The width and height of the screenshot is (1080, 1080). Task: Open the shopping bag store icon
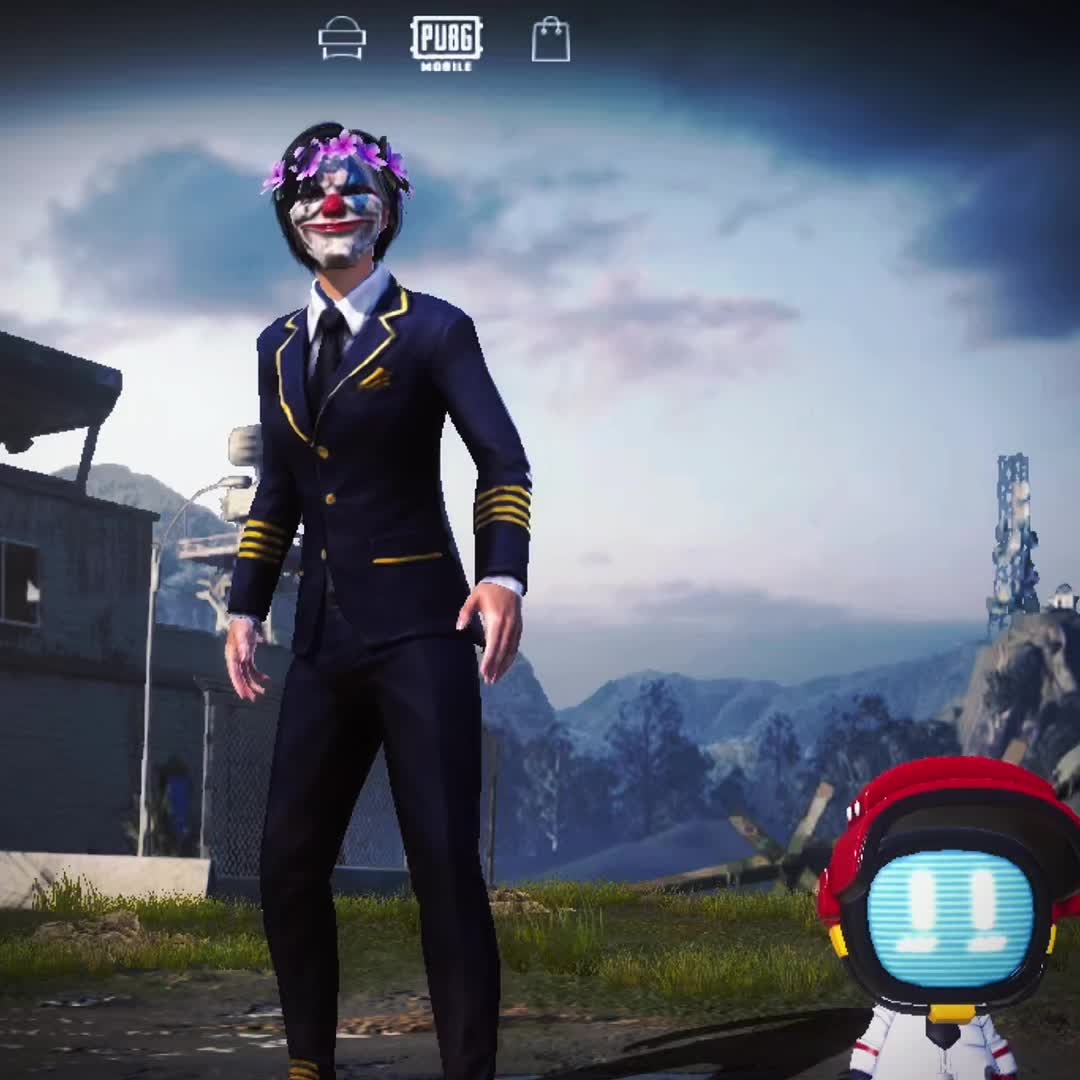550,40
